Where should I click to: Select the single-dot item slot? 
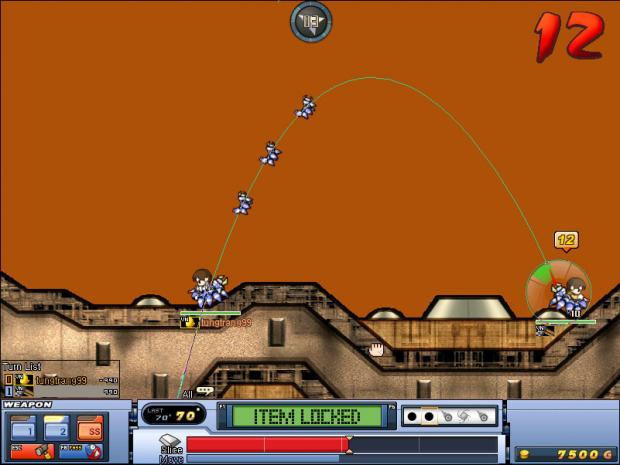(413, 415)
